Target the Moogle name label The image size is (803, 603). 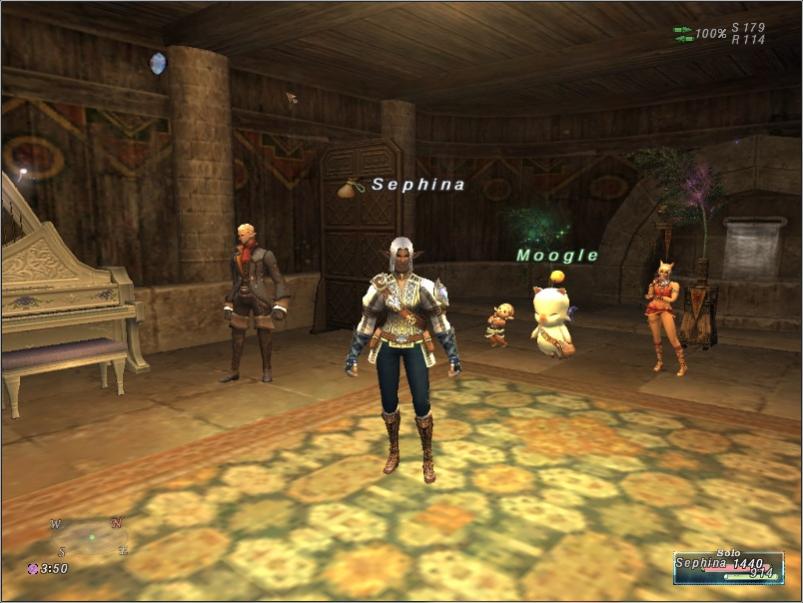557,256
